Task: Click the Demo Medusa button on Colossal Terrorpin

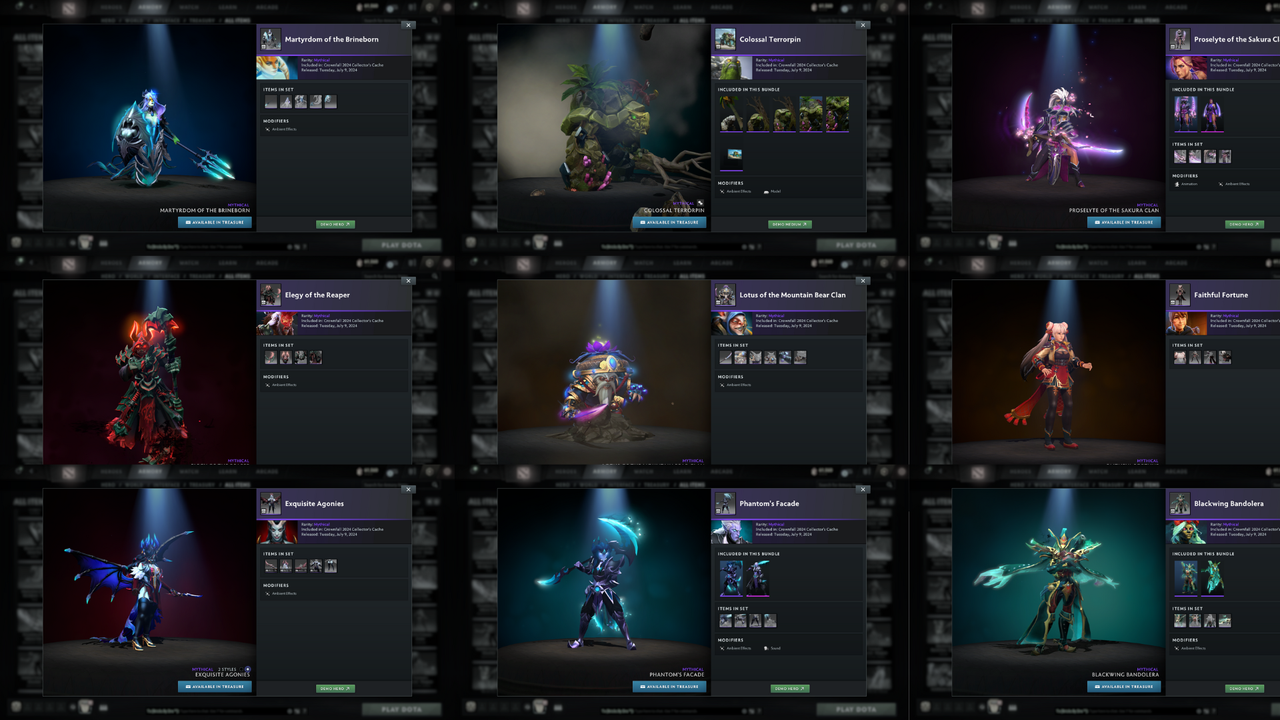Action: tap(790, 224)
